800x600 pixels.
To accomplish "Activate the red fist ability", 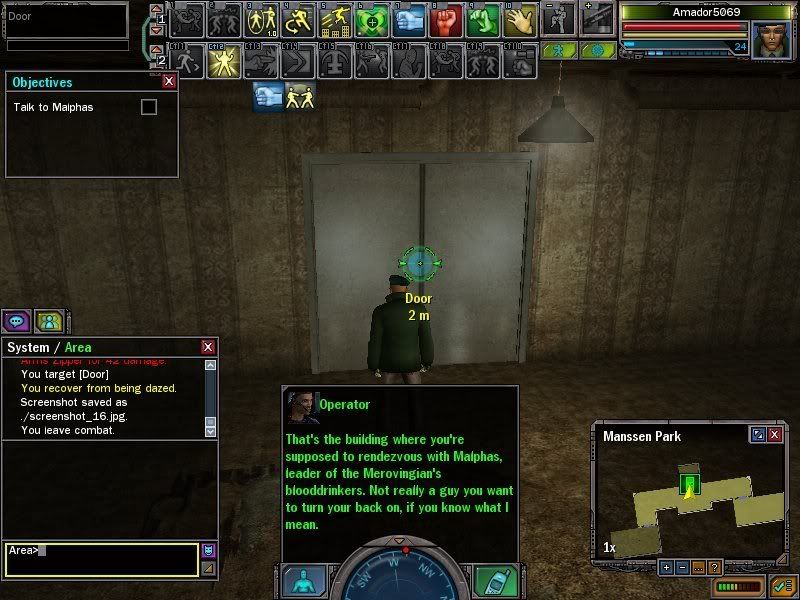I will [x=446, y=20].
